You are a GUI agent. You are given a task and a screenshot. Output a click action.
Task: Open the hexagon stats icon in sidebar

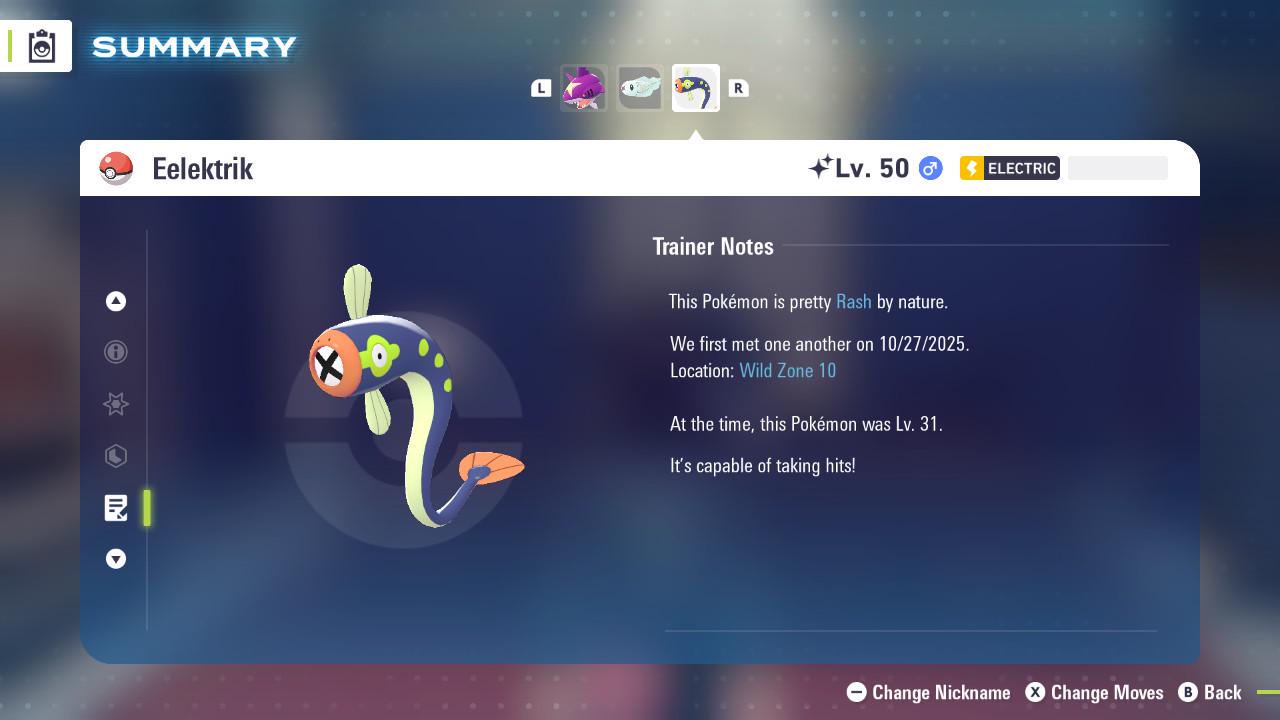[116, 456]
